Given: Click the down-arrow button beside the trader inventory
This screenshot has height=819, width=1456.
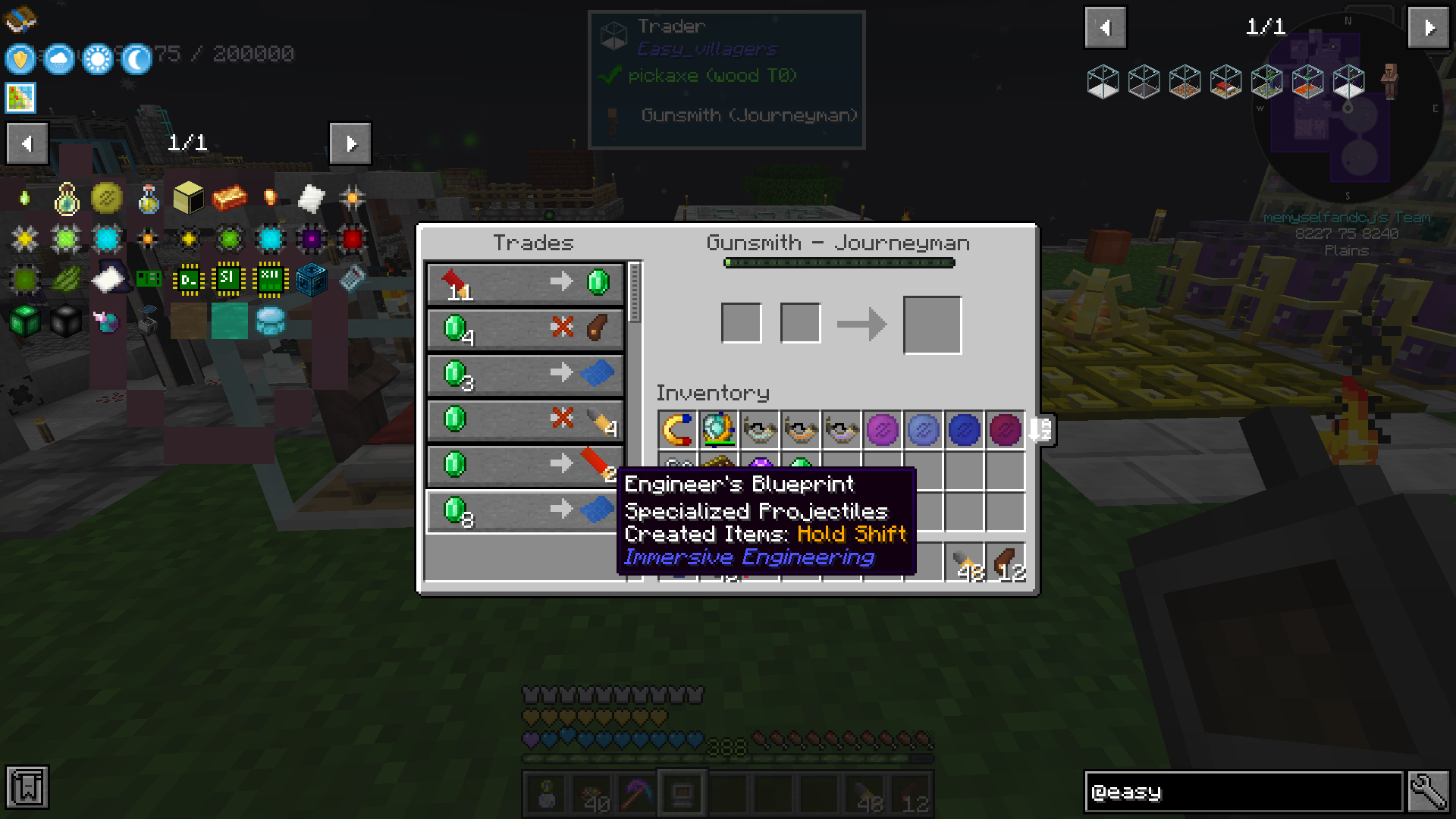Looking at the screenshot, I should pyautogui.click(x=1040, y=430).
